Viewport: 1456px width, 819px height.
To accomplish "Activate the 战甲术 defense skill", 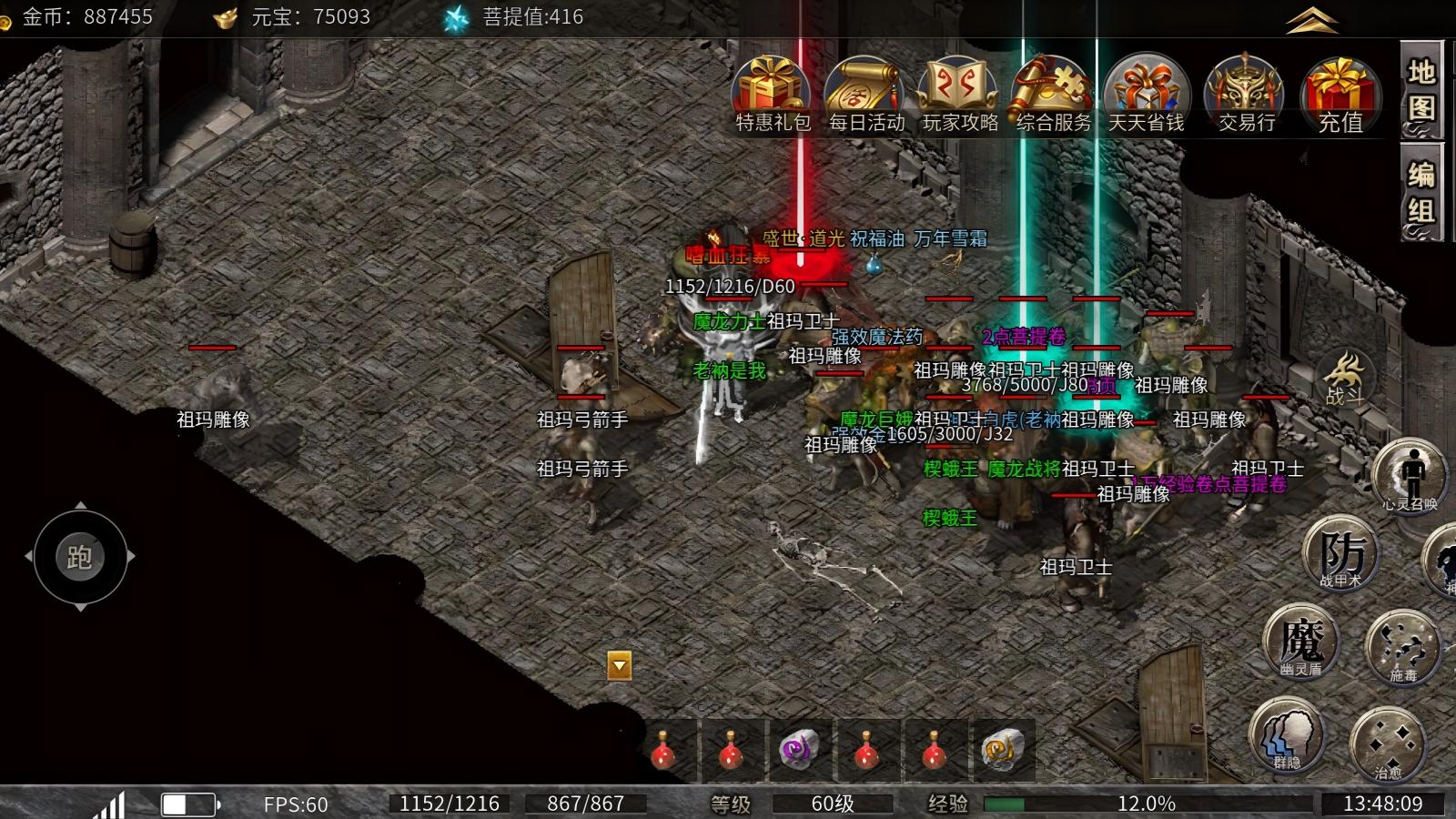I will [x=1340, y=552].
